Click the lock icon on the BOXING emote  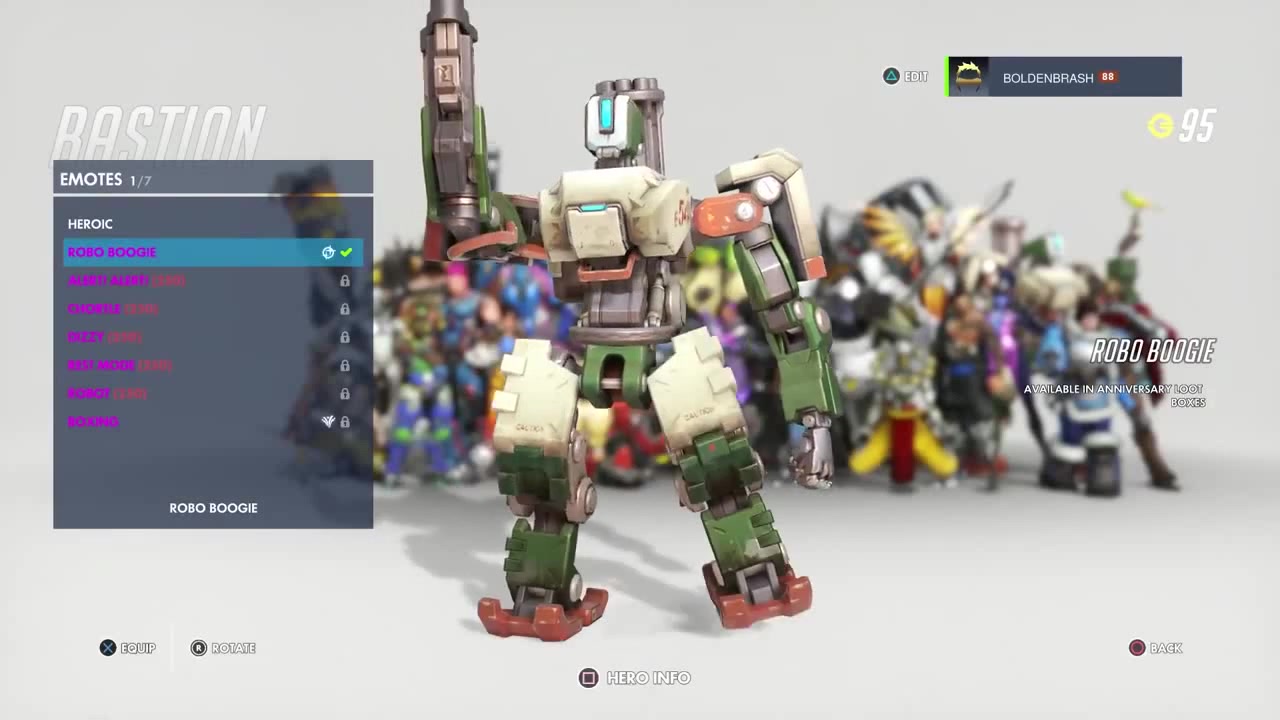345,422
